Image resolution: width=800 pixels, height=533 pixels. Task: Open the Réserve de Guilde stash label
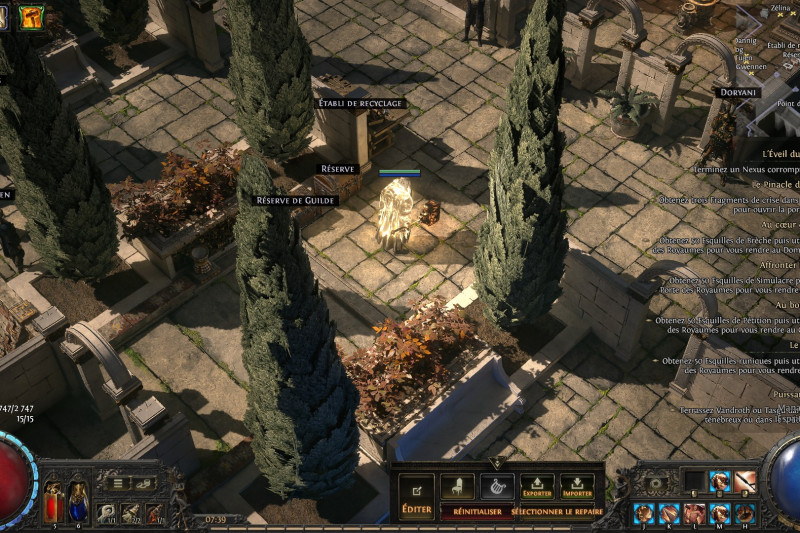coord(296,200)
